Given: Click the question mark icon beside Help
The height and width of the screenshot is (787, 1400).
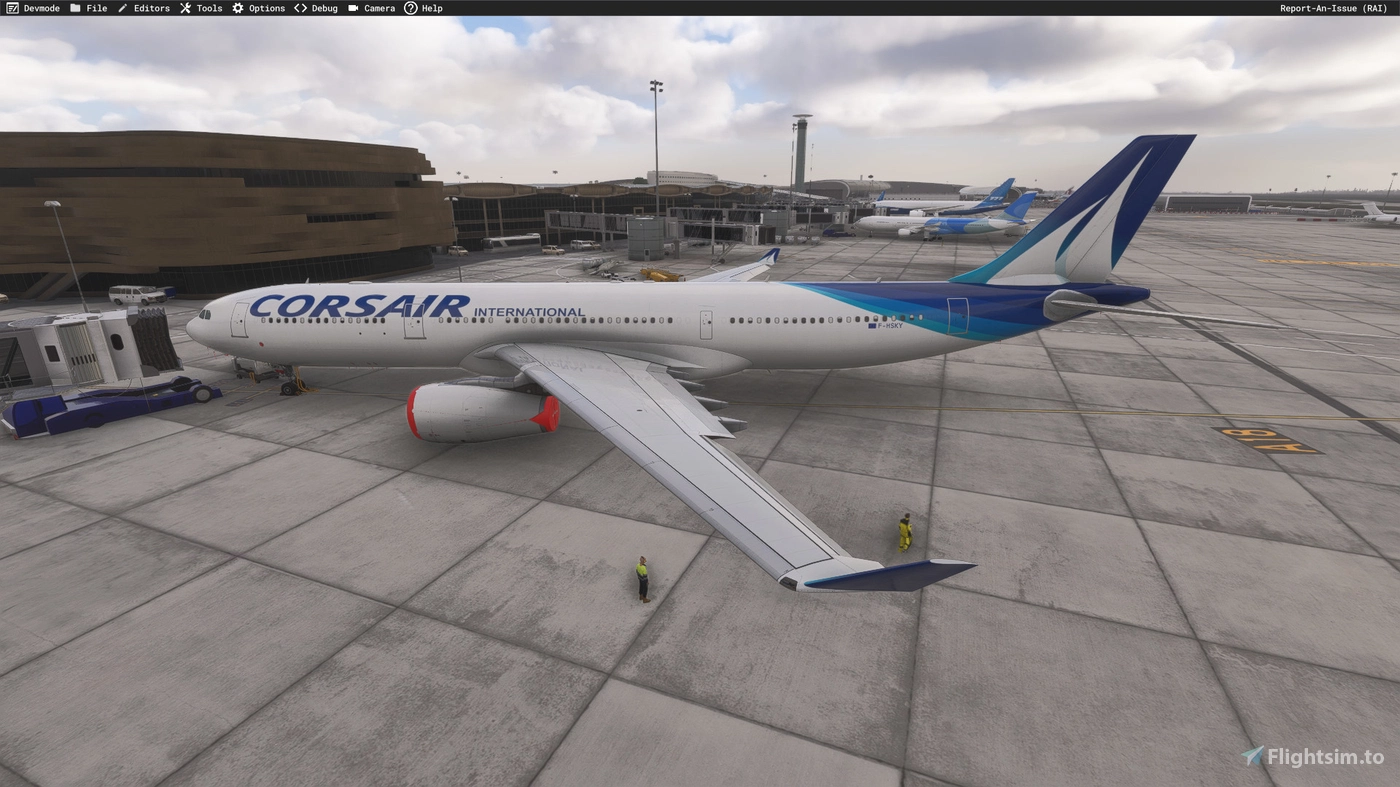Looking at the screenshot, I should pos(410,7).
